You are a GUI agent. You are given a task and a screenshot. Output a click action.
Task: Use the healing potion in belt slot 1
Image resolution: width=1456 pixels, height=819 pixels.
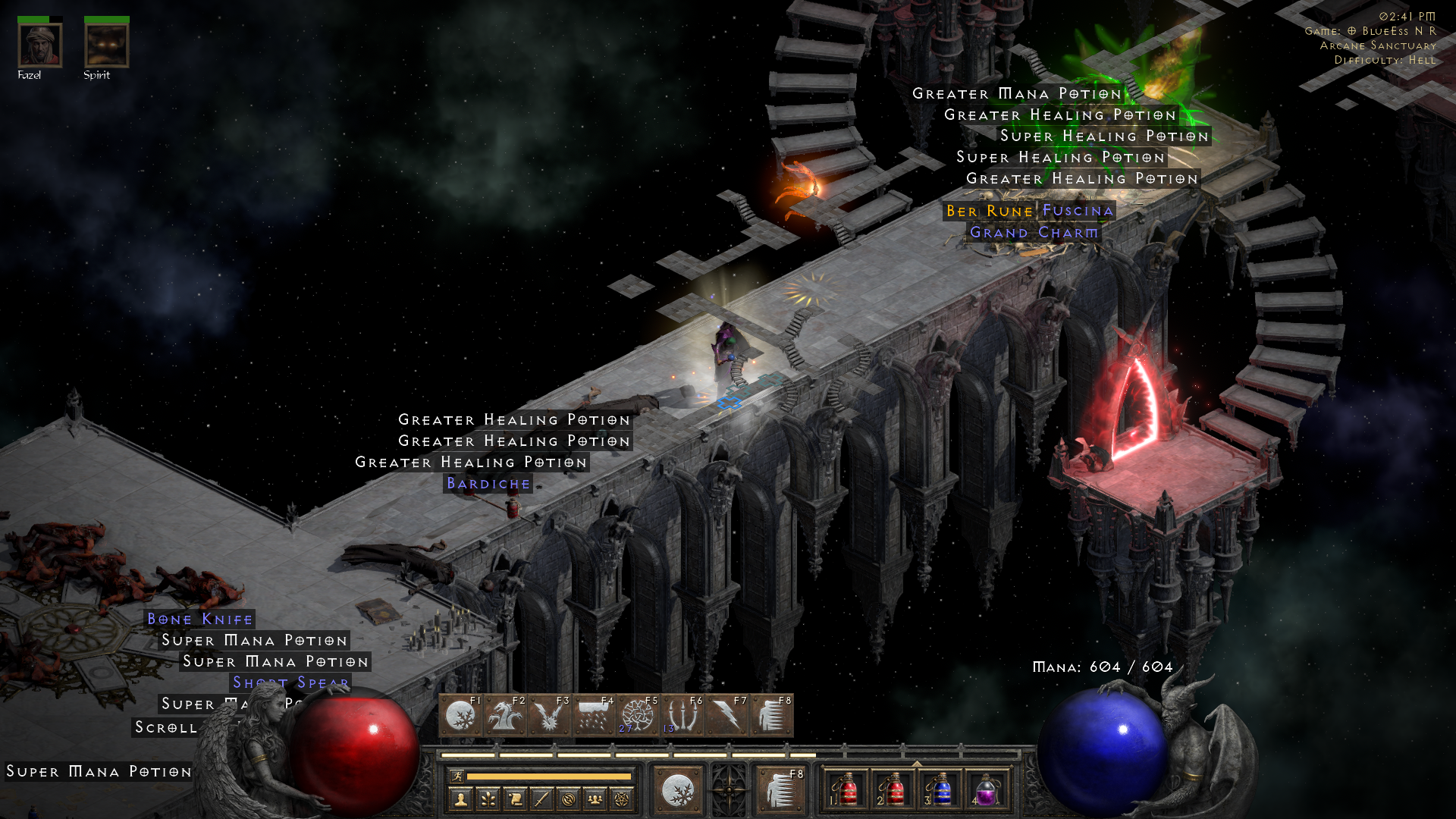tap(847, 790)
